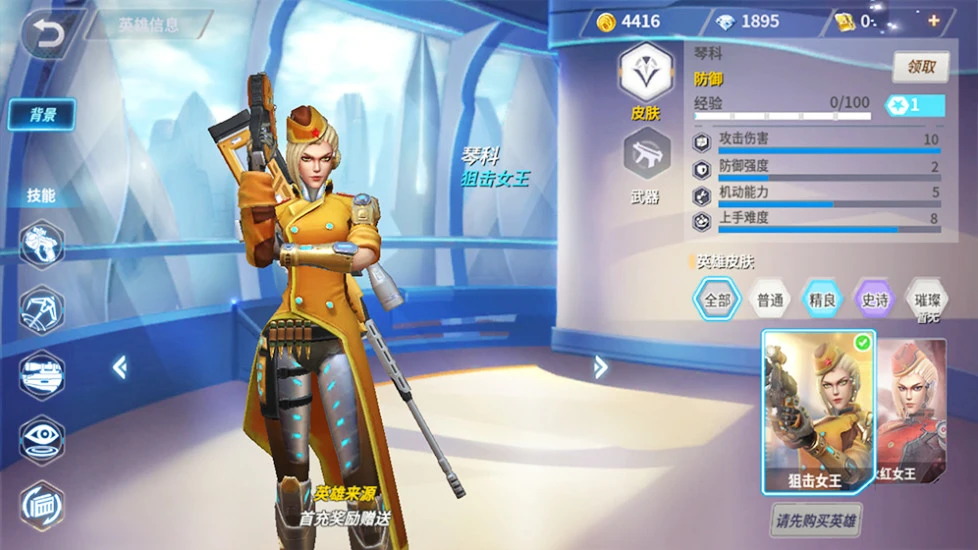The image size is (978, 550).
Task: Click the 请先购买英雄 purchase button
Action: point(817,520)
